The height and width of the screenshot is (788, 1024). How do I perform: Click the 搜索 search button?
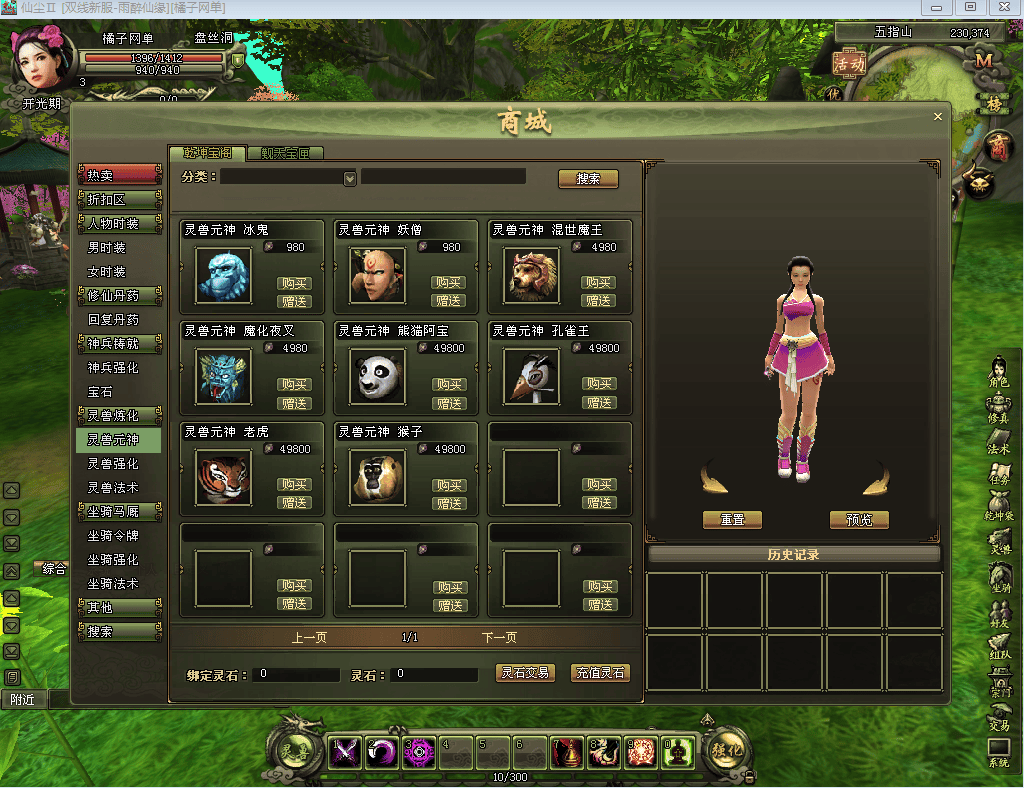pos(588,179)
